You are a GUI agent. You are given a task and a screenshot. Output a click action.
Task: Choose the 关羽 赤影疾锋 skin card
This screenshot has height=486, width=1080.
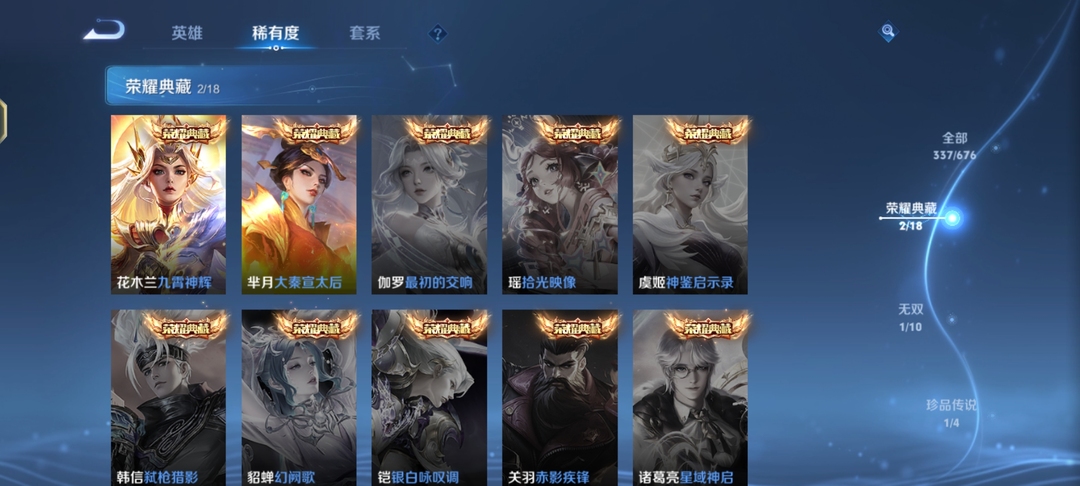(x=560, y=400)
